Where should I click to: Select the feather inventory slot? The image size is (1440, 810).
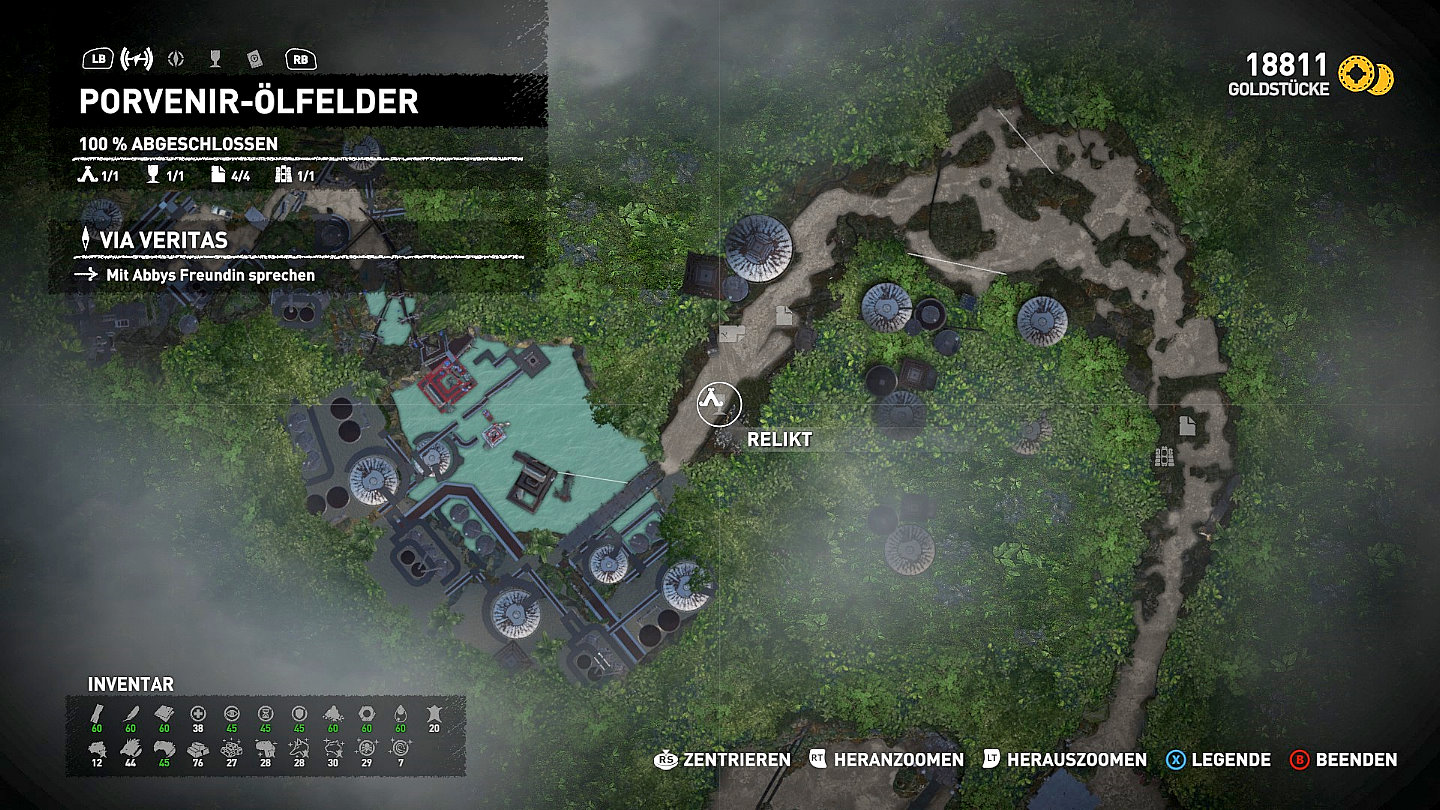click(131, 713)
